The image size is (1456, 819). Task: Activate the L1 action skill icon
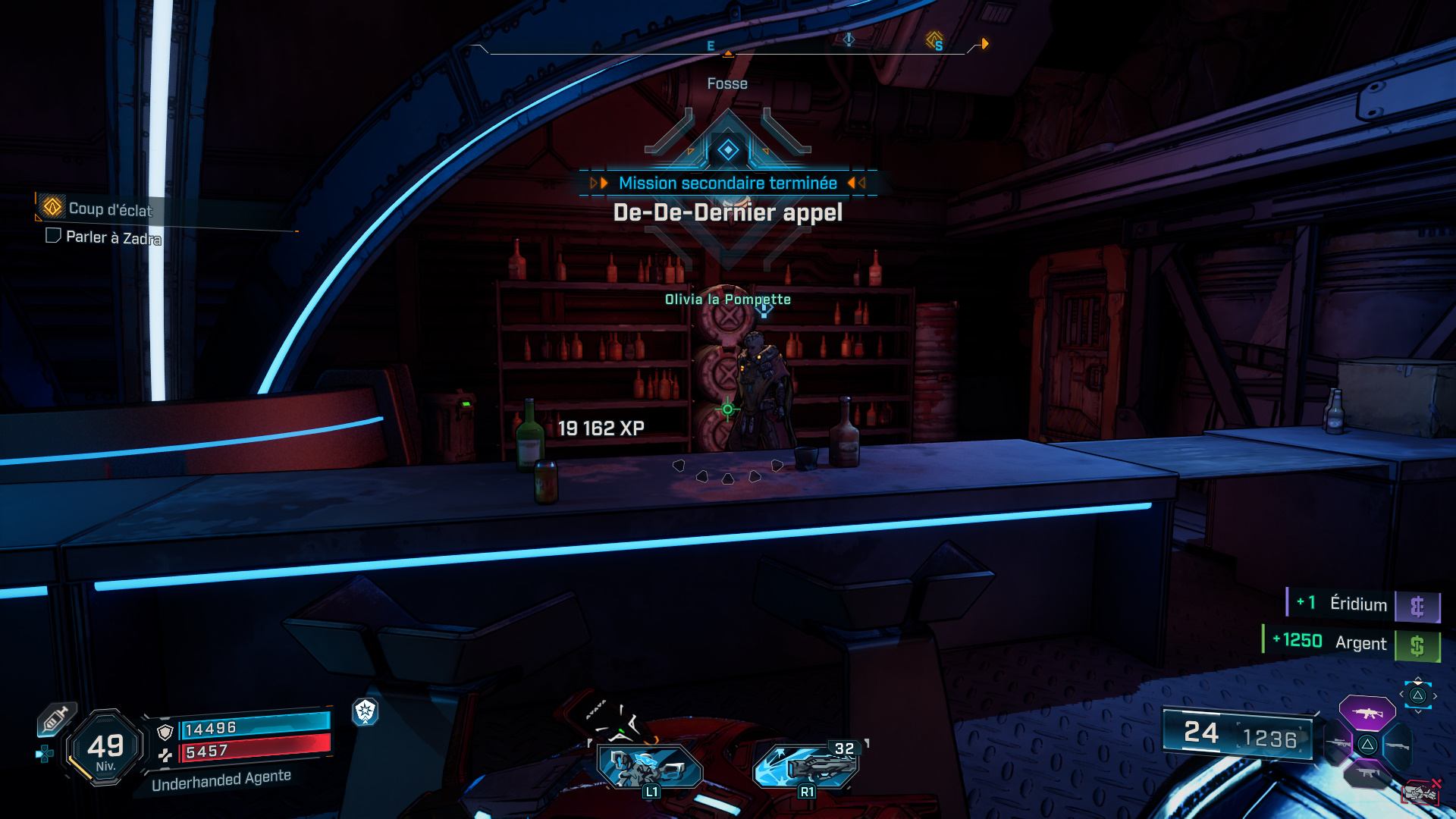click(x=650, y=767)
